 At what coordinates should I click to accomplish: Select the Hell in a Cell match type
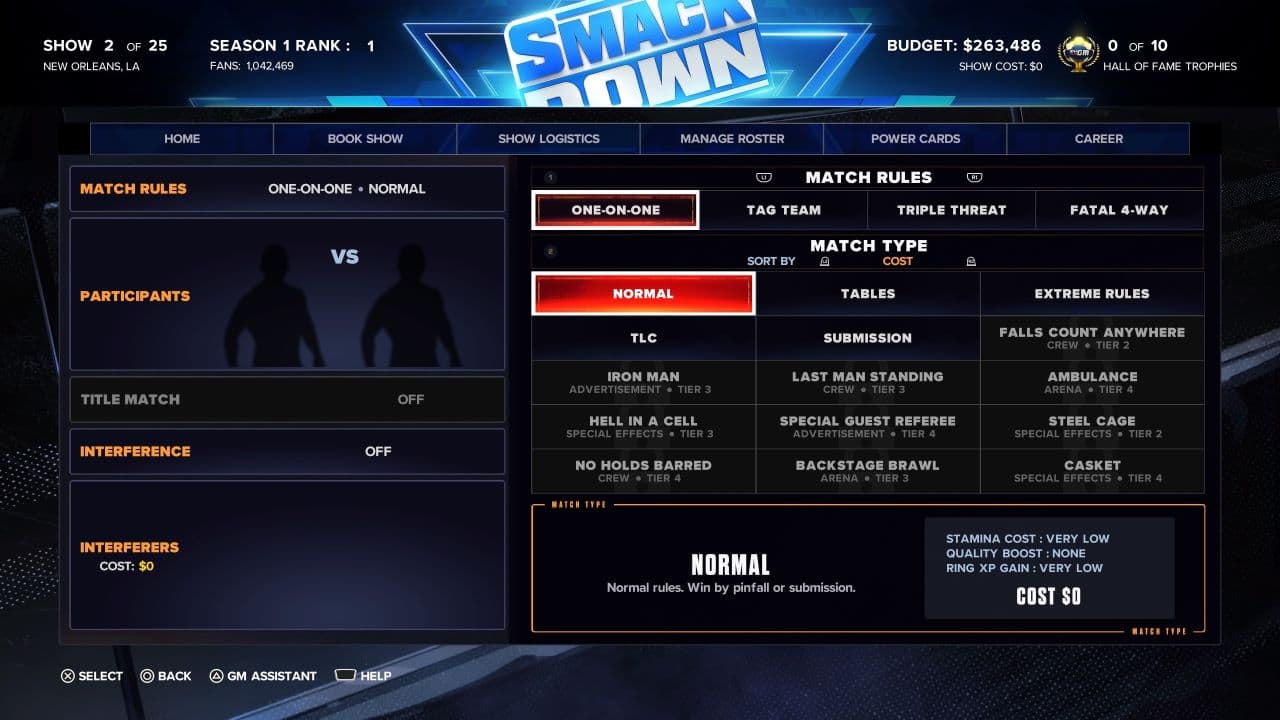click(643, 426)
